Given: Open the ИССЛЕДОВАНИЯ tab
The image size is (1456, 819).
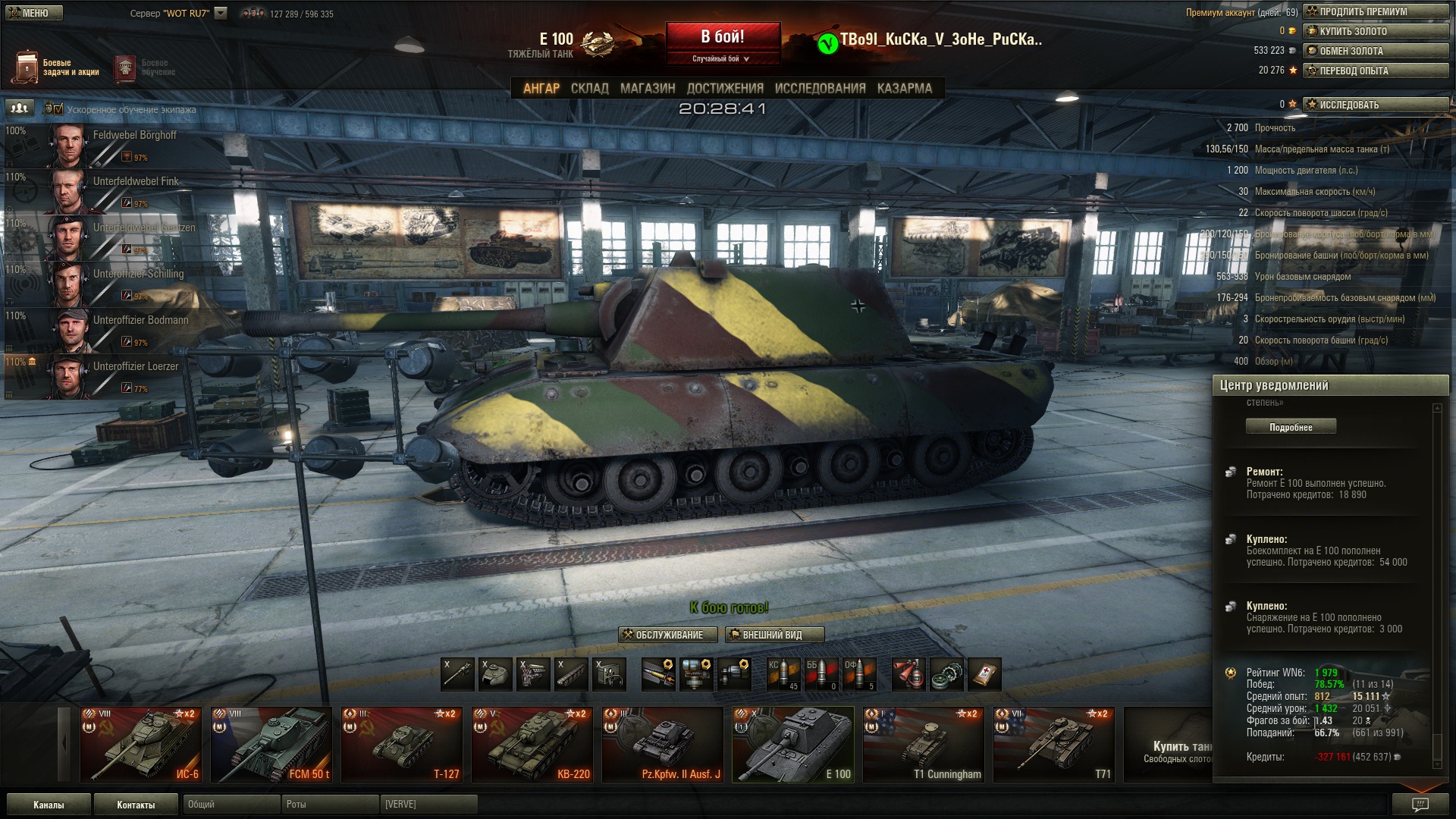Looking at the screenshot, I should coord(820,89).
